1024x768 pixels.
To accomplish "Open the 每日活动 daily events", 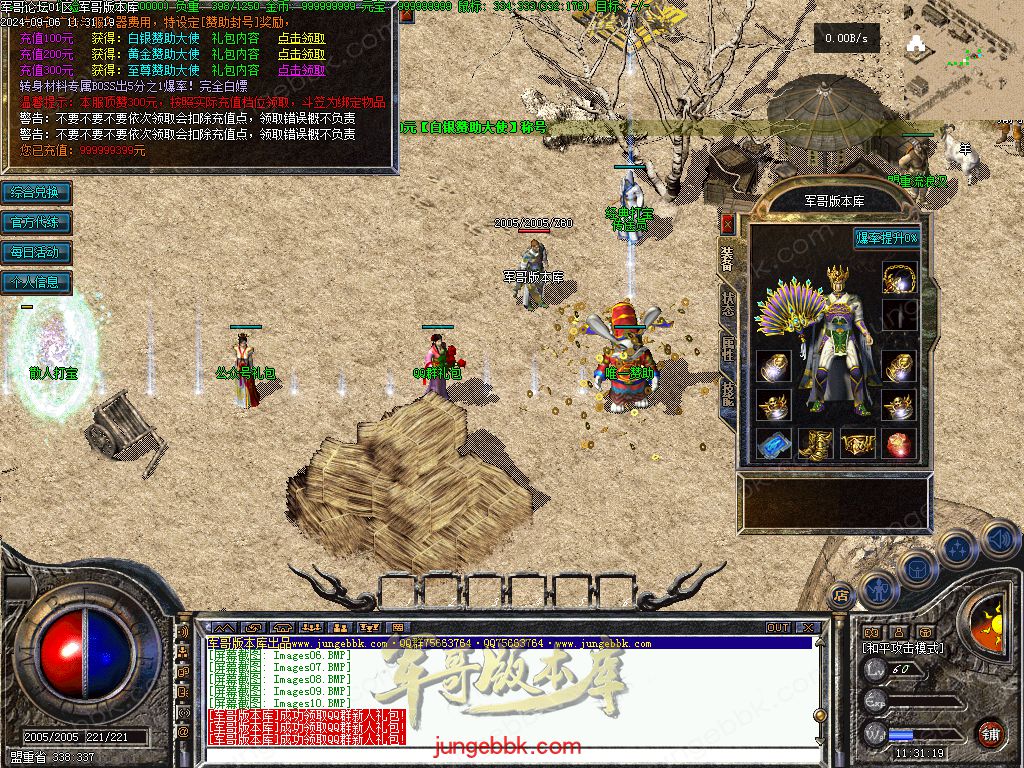I will [36, 252].
